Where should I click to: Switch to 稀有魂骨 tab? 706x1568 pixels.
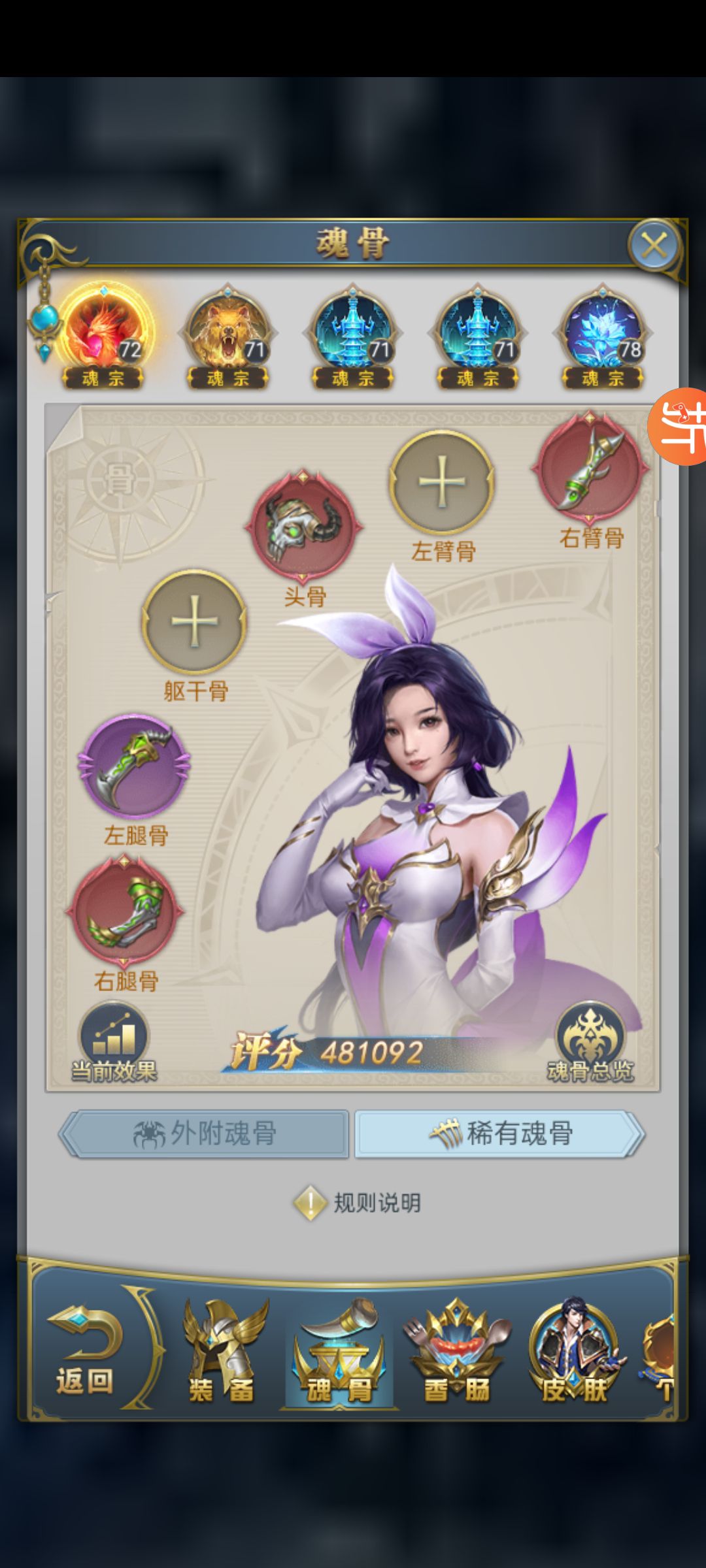pos(500,1134)
